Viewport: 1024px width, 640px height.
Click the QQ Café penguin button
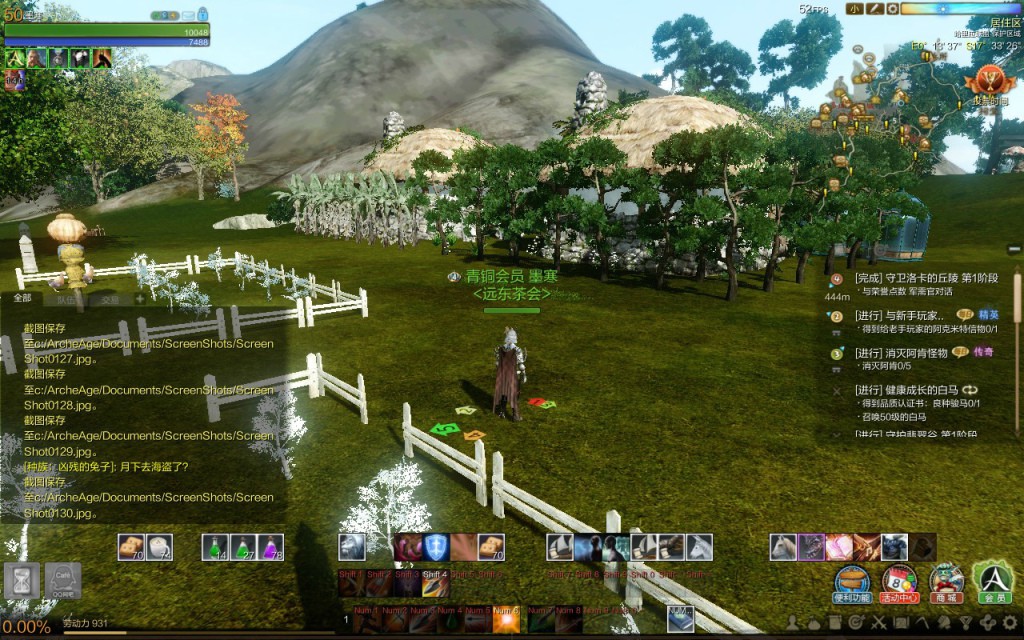(62, 580)
